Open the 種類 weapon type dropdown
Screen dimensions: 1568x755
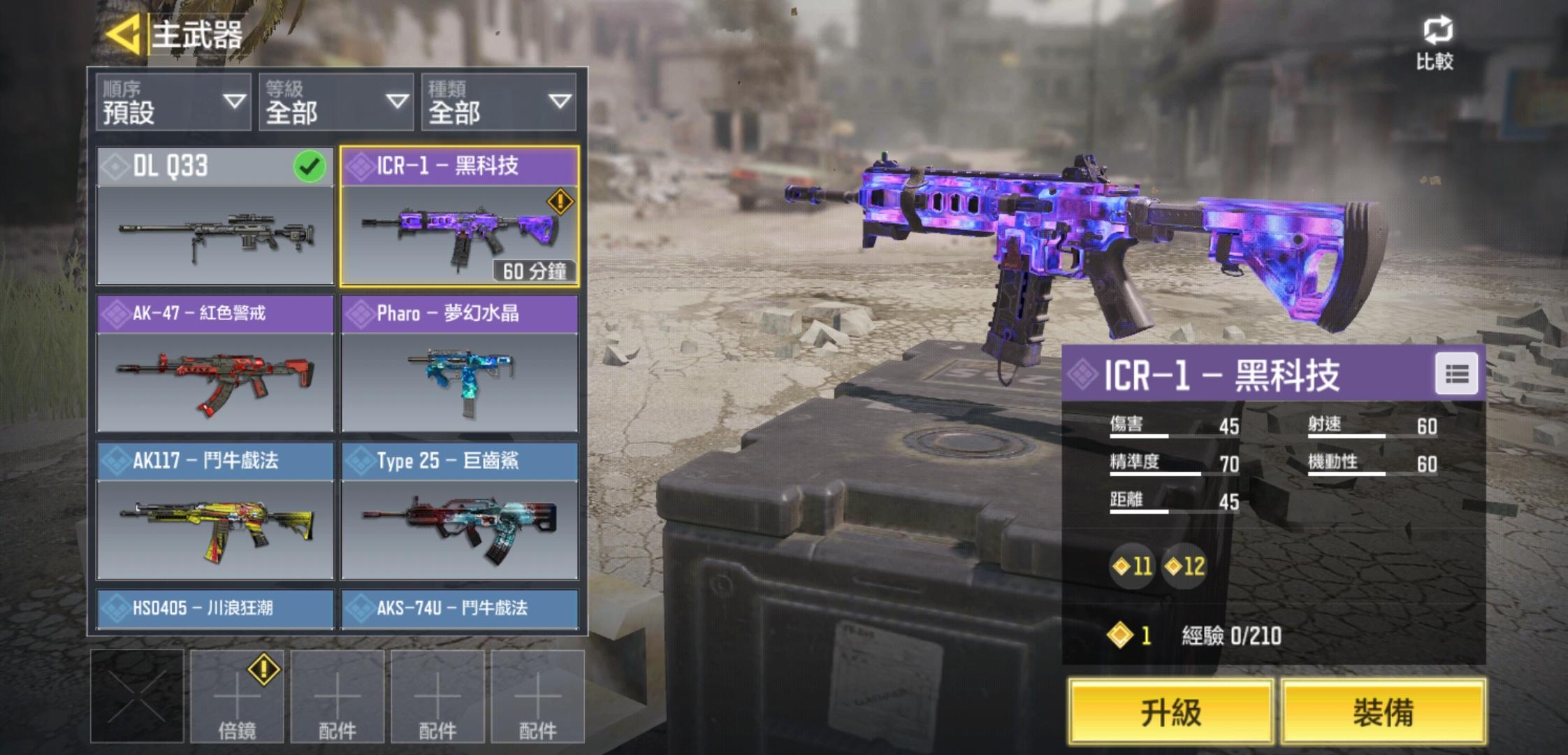tap(498, 102)
